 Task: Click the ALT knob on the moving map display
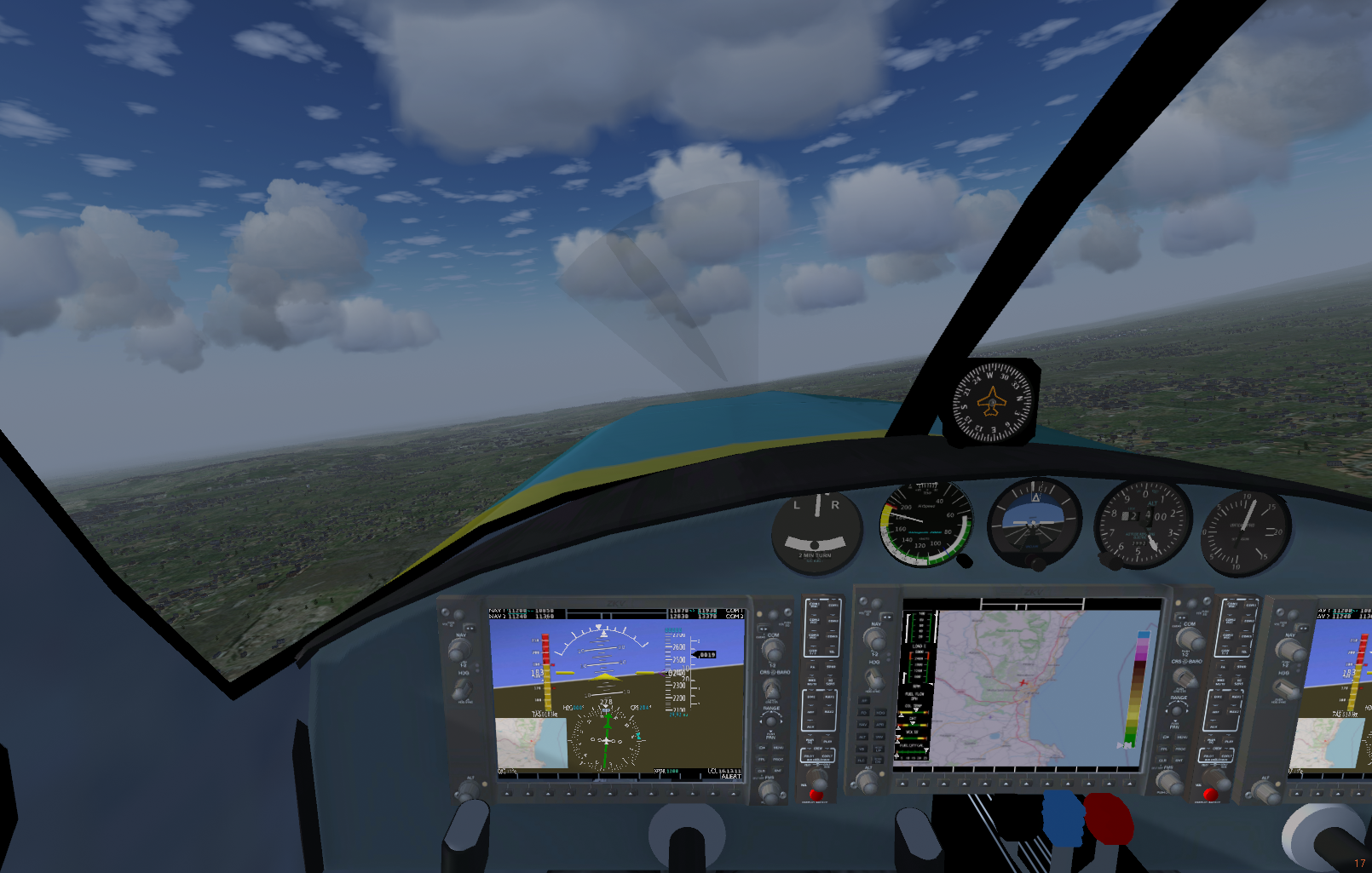[867, 782]
